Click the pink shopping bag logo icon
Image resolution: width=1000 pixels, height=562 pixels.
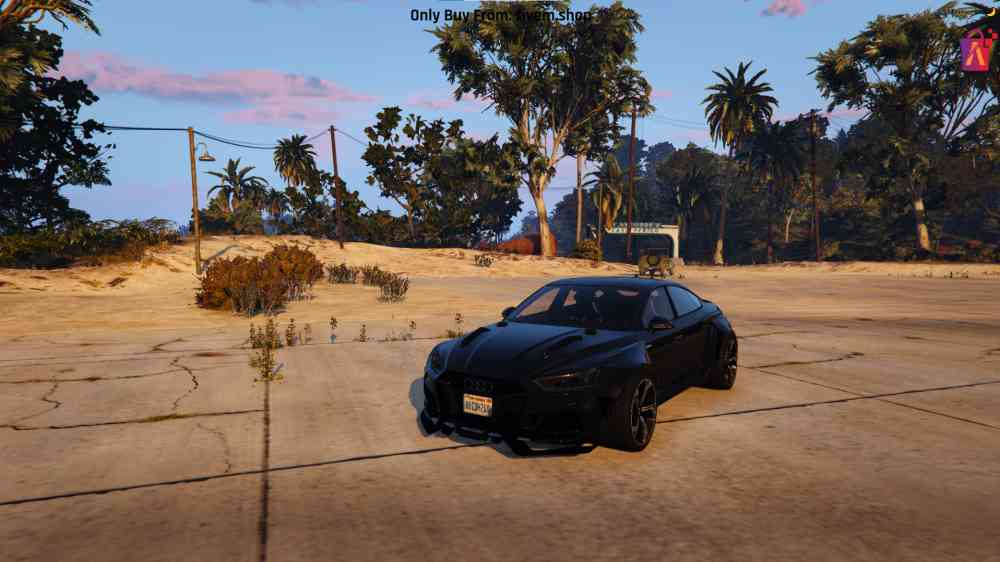click(977, 49)
